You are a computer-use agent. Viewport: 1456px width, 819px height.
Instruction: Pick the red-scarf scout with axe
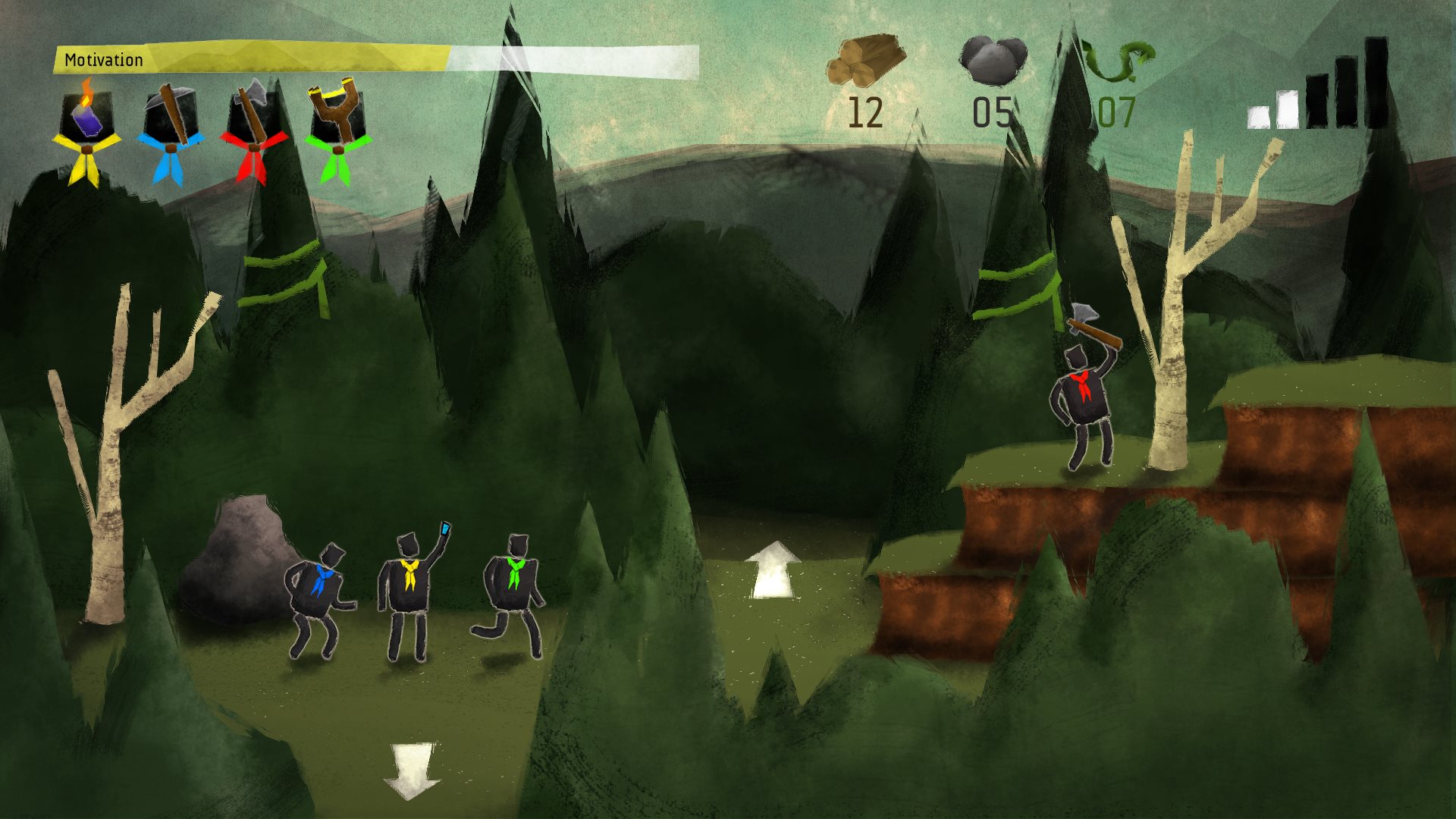click(x=254, y=129)
